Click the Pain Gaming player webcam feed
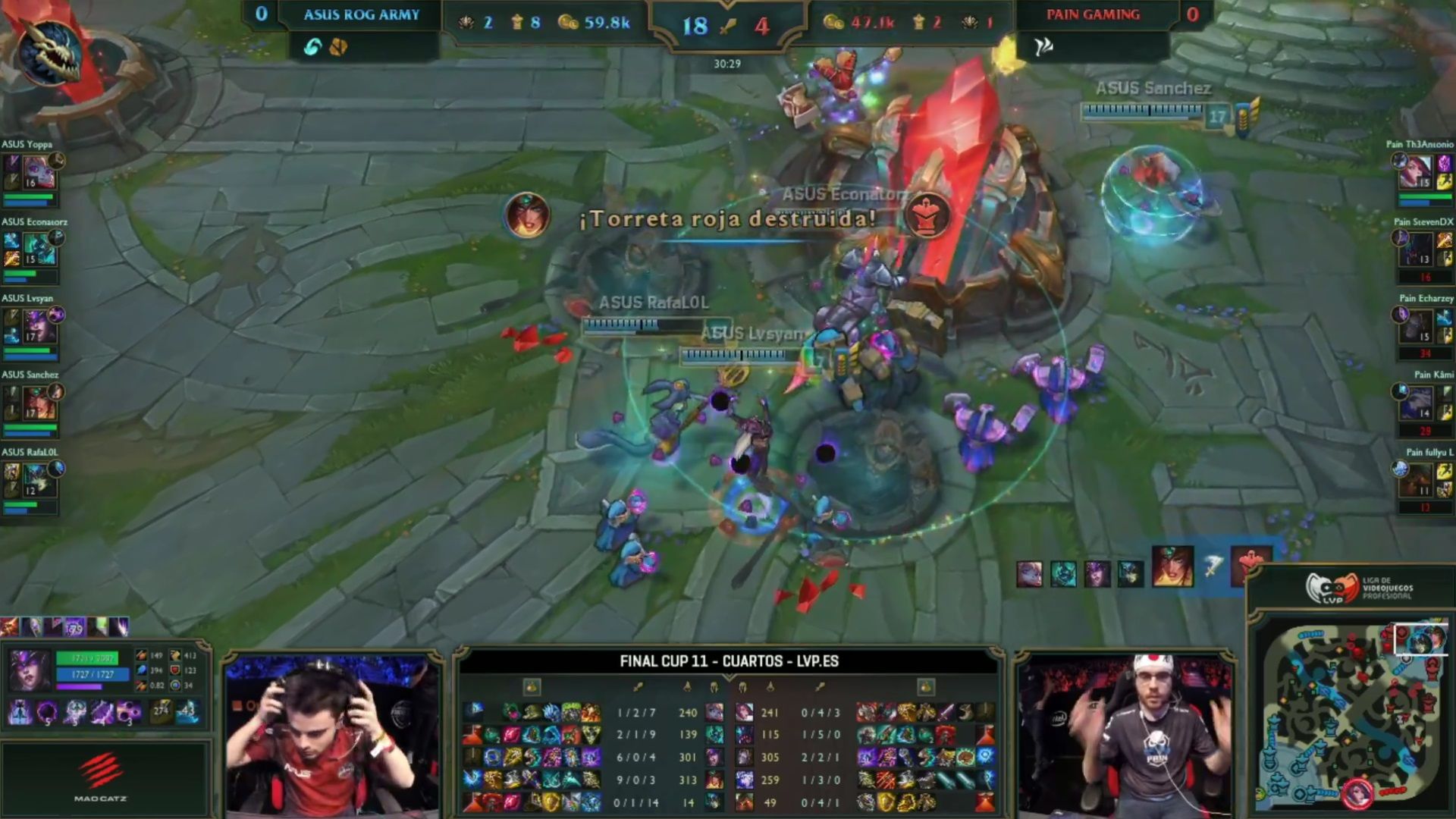Image resolution: width=1456 pixels, height=819 pixels. [x=1124, y=734]
